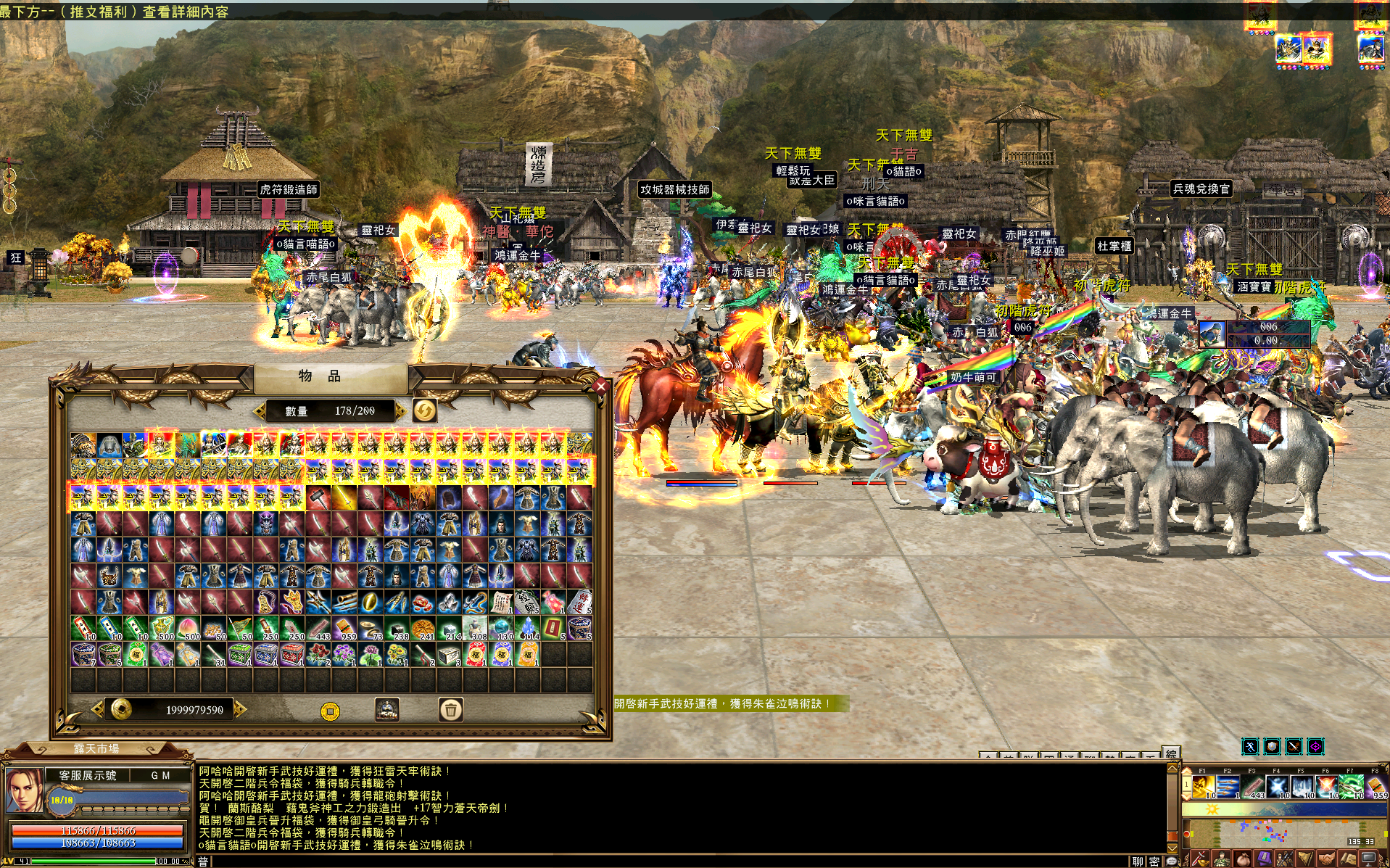Open the monitor system settings icon
The image size is (1390, 868).
pyautogui.click(x=1369, y=861)
